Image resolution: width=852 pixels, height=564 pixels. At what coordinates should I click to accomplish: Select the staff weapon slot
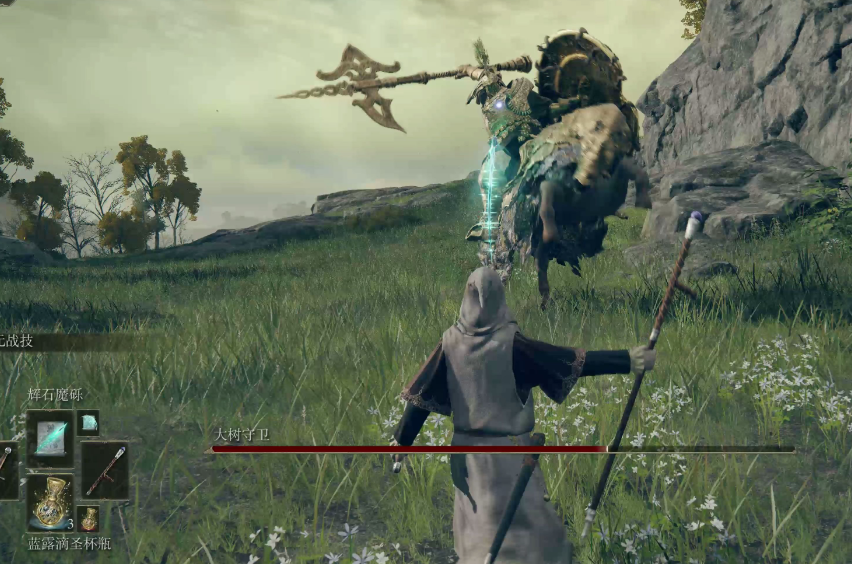click(x=104, y=470)
